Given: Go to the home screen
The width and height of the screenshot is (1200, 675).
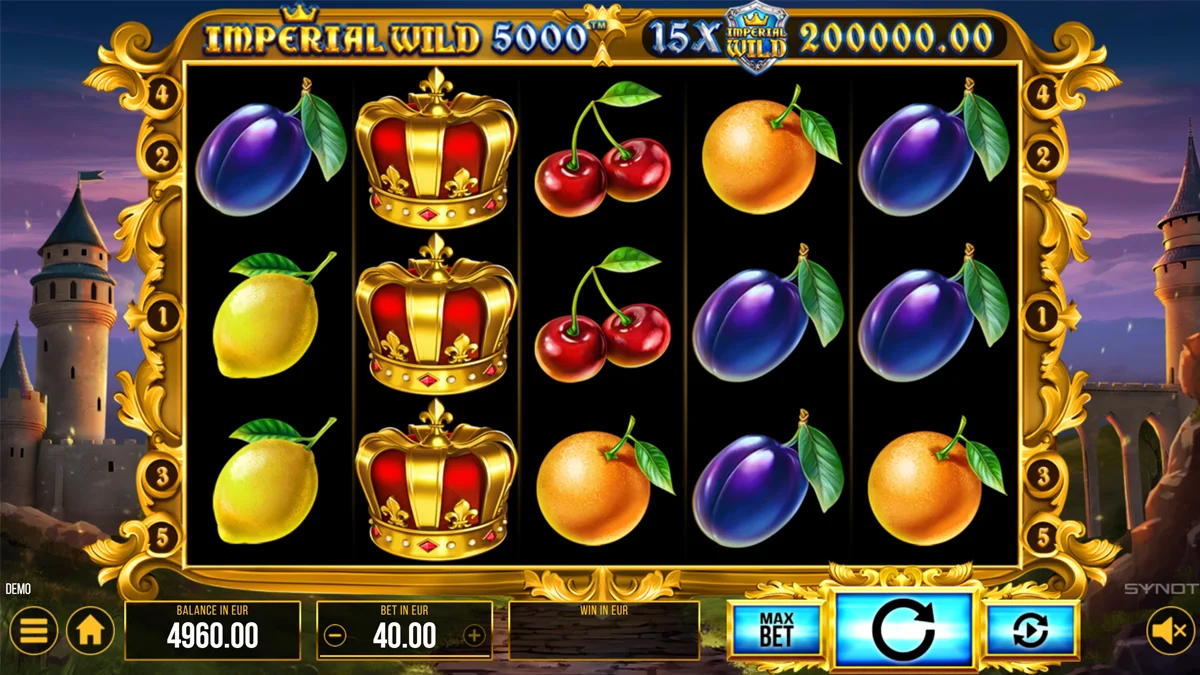Looking at the screenshot, I should tap(90, 631).
